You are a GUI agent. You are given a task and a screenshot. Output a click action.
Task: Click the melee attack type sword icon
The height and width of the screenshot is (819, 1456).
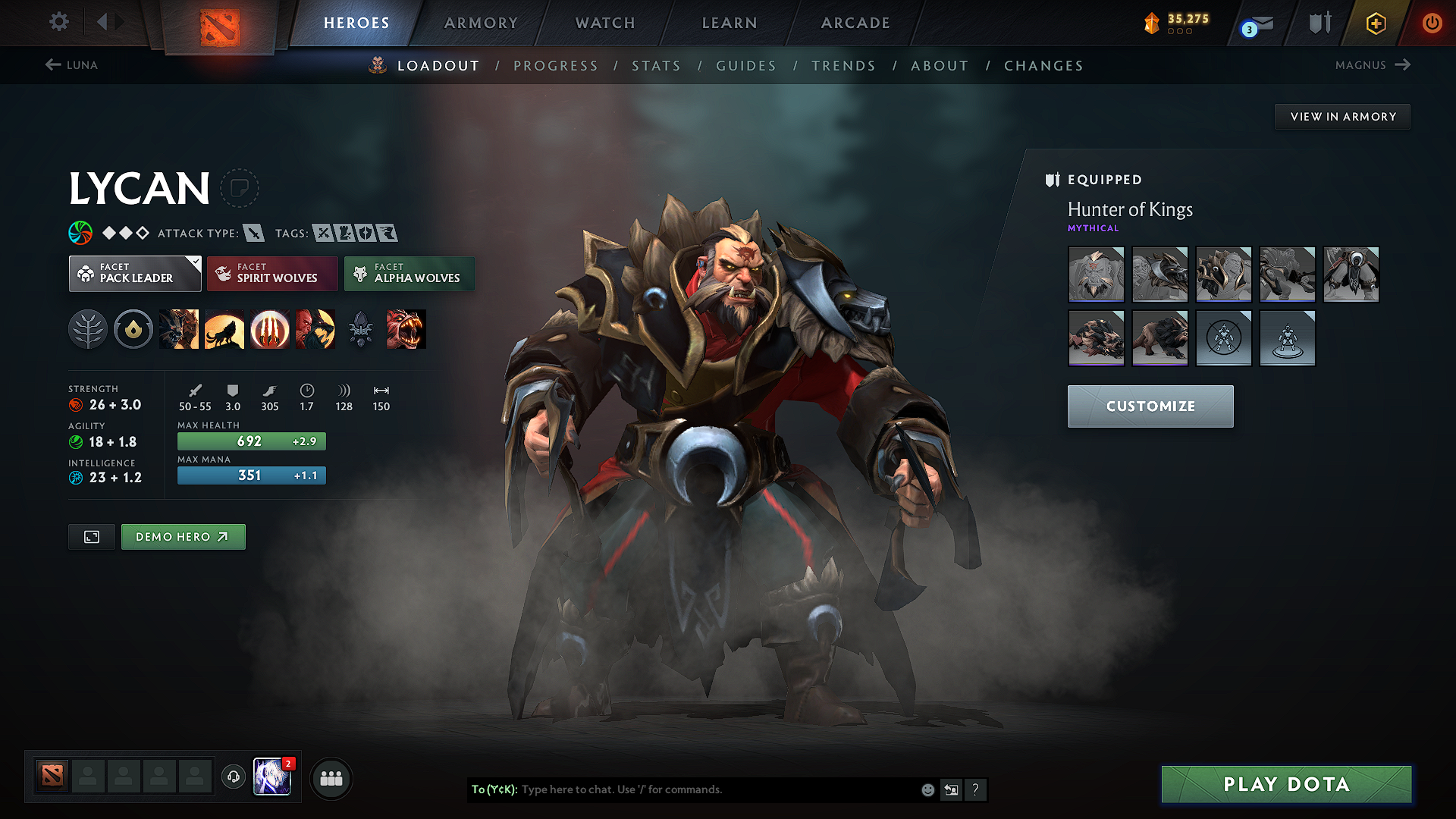point(253,233)
